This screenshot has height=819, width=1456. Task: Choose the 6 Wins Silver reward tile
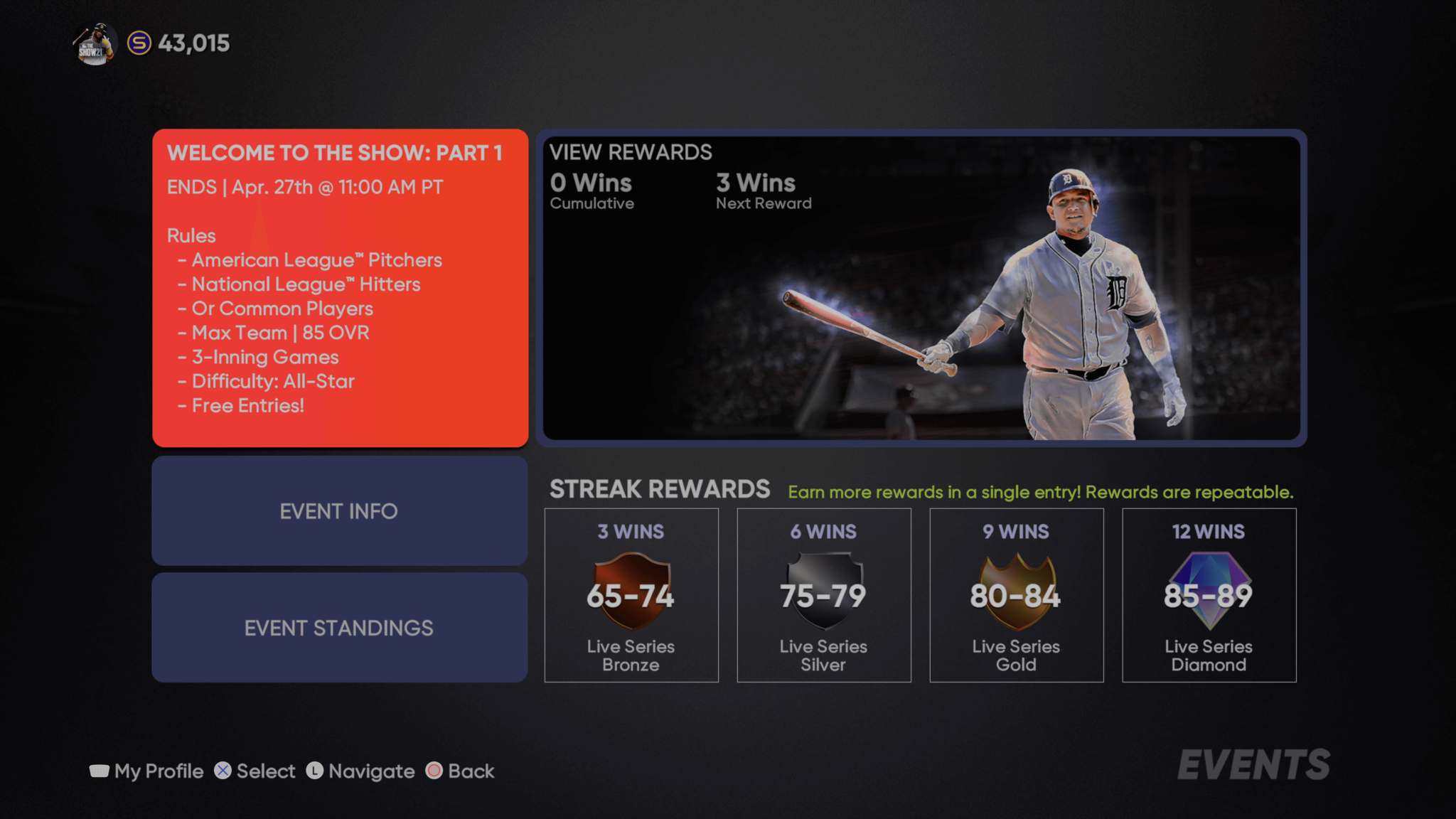pos(824,595)
